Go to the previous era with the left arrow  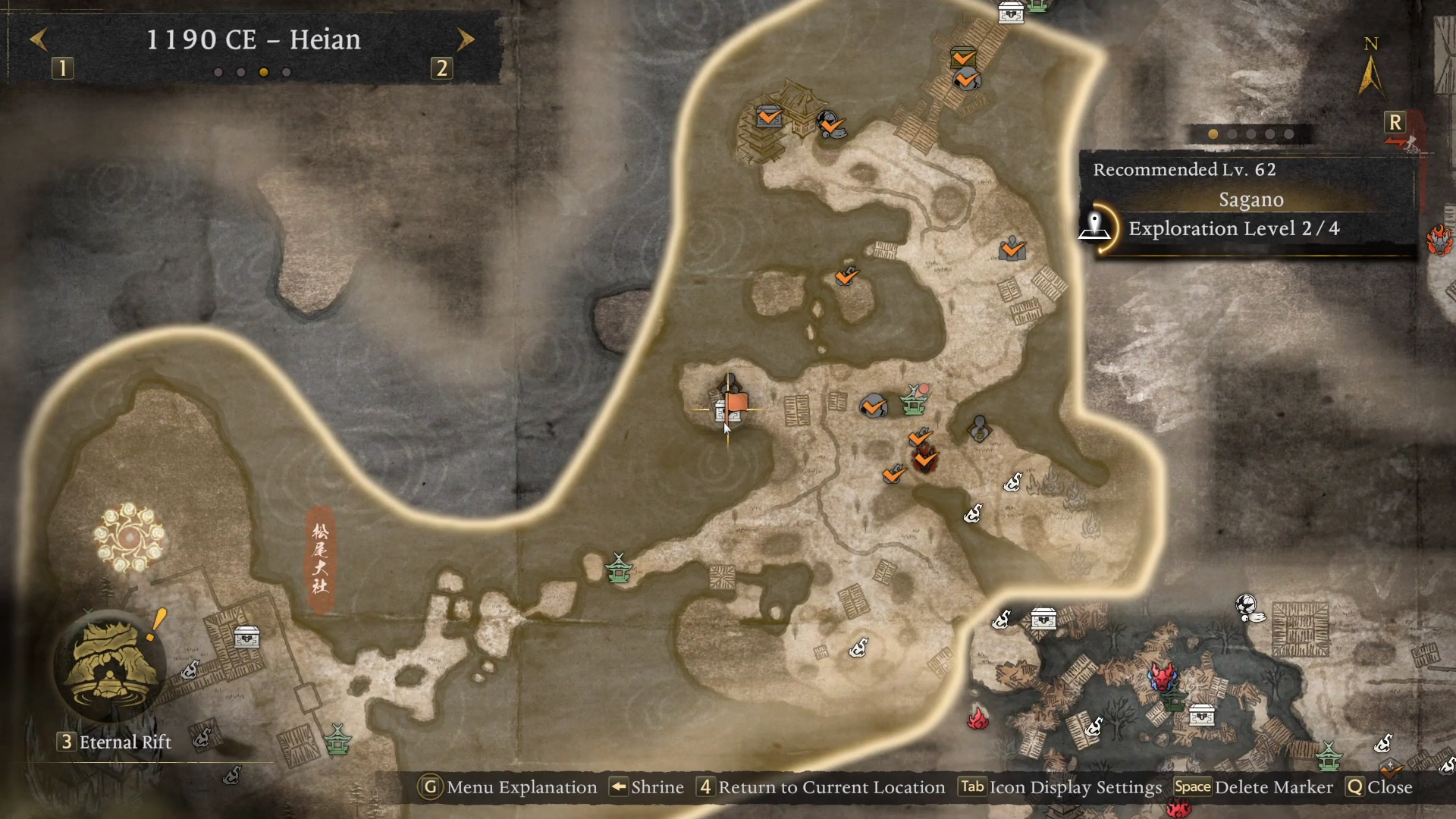click(39, 39)
